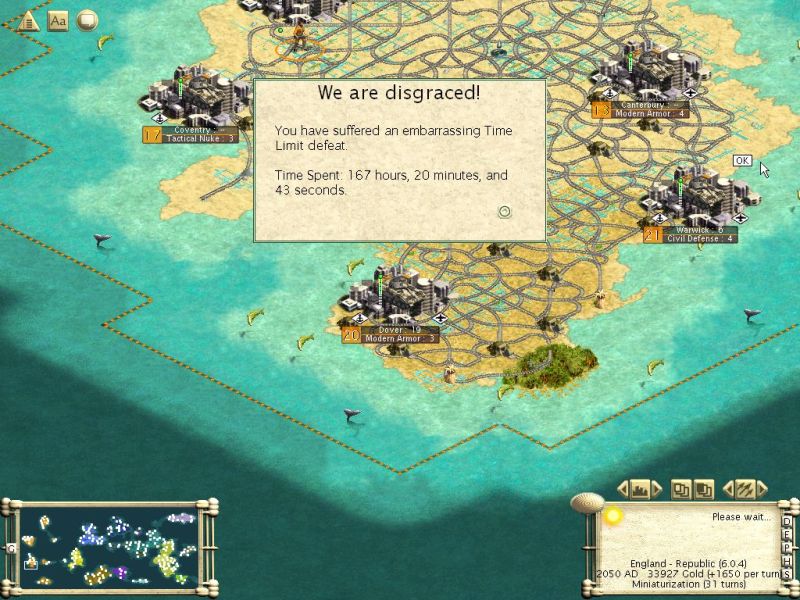
Task: Open the triangular main menu button
Action: point(29,20)
